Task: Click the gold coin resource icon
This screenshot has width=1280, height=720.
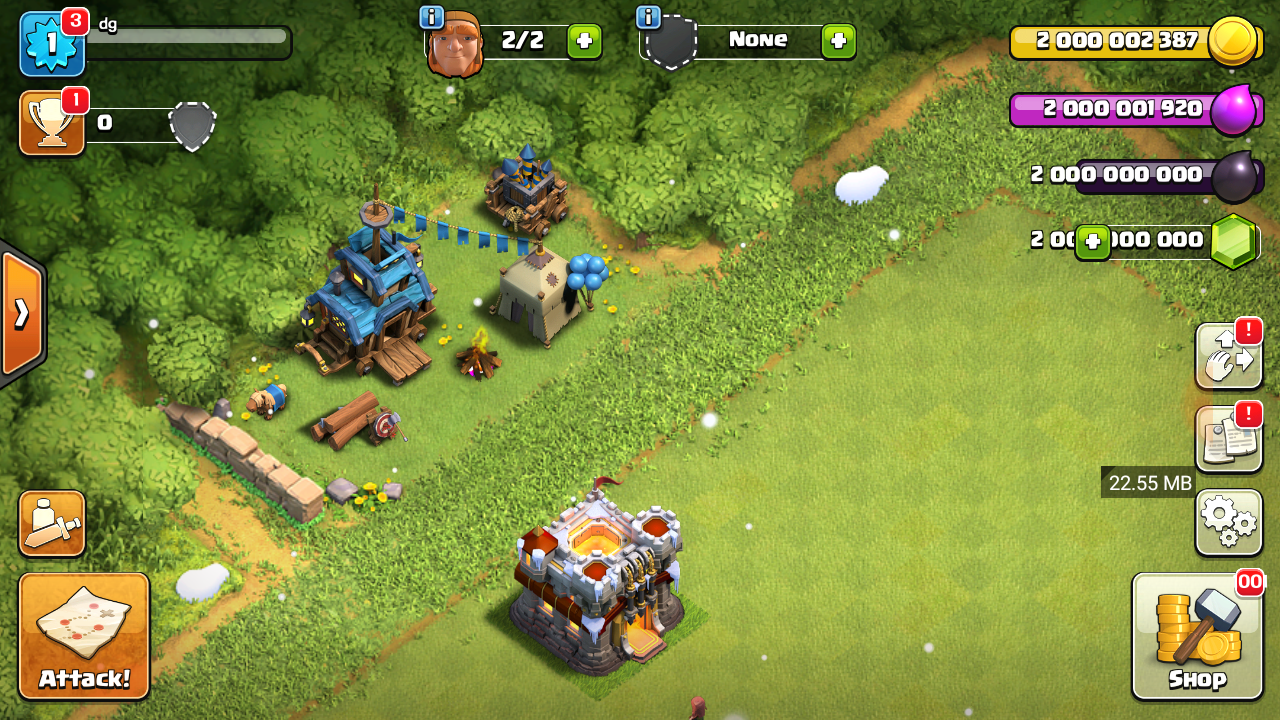Action: [x=1232, y=41]
